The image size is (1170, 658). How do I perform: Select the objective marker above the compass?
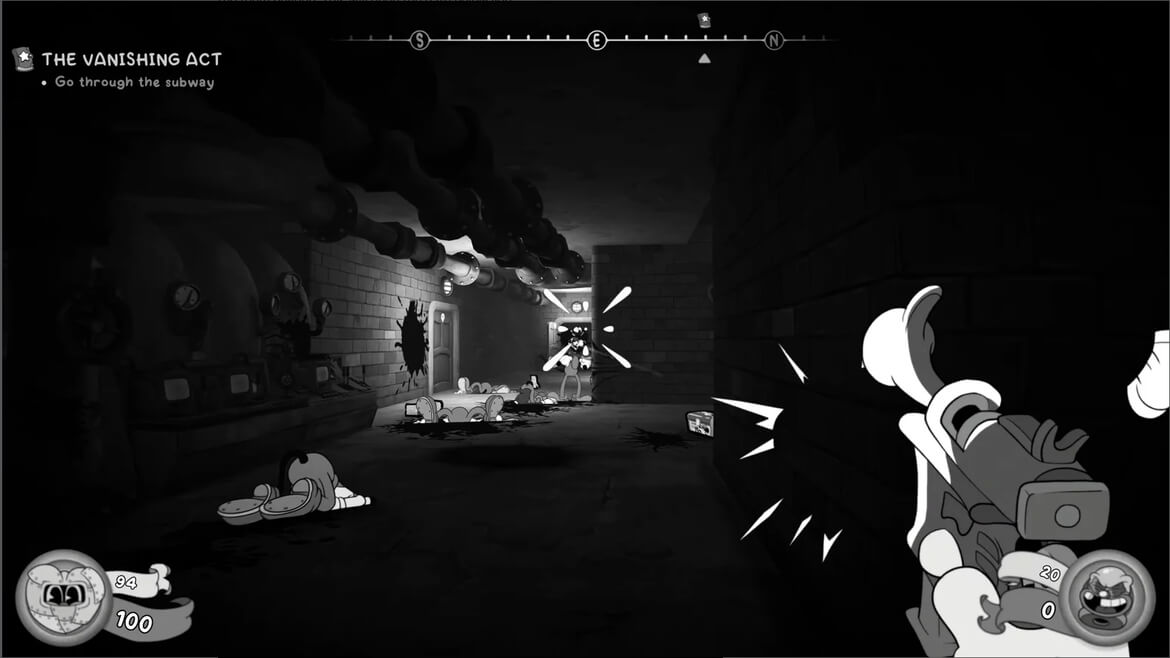click(x=704, y=20)
